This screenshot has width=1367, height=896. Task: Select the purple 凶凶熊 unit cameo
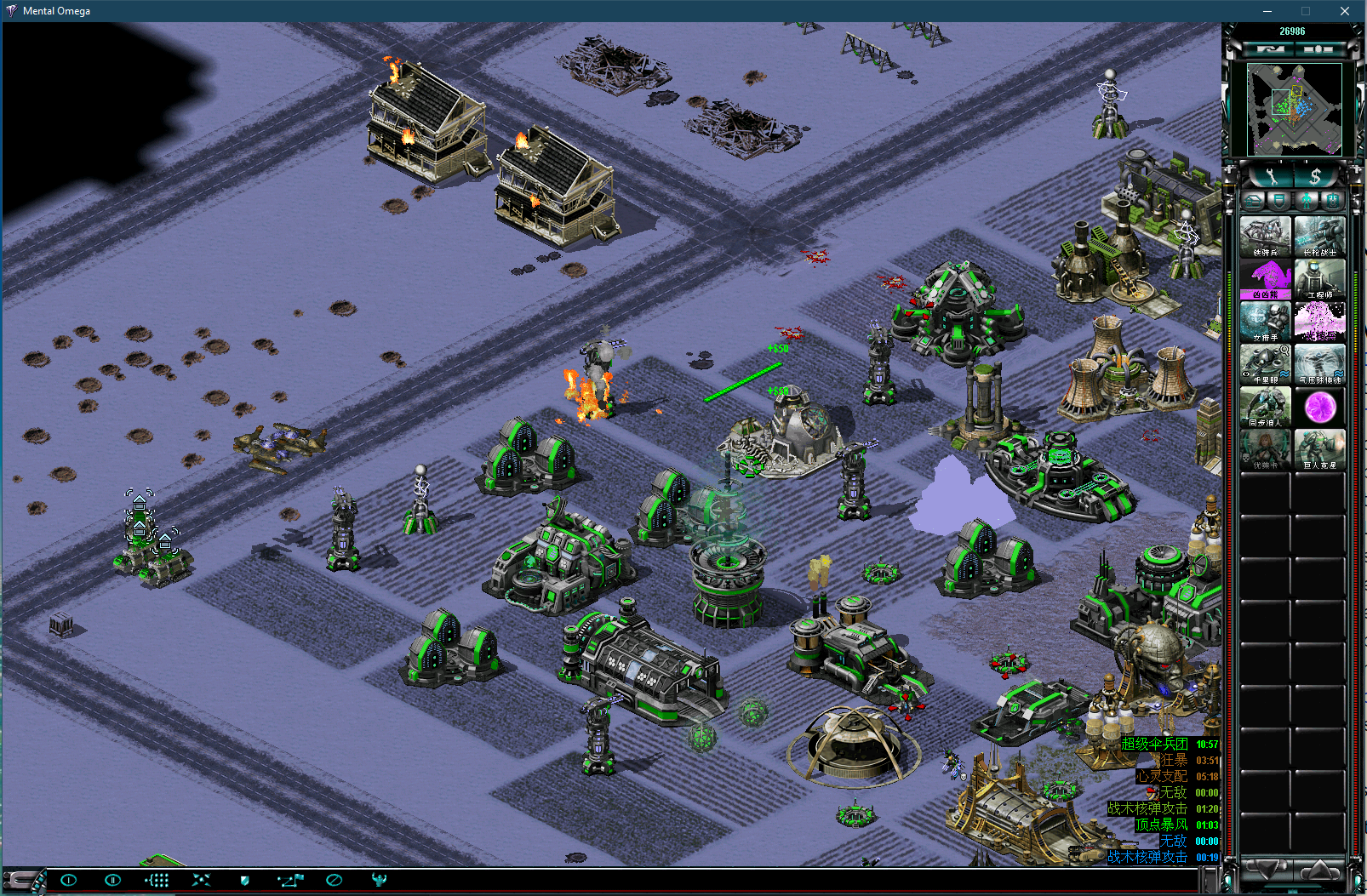point(1266,279)
